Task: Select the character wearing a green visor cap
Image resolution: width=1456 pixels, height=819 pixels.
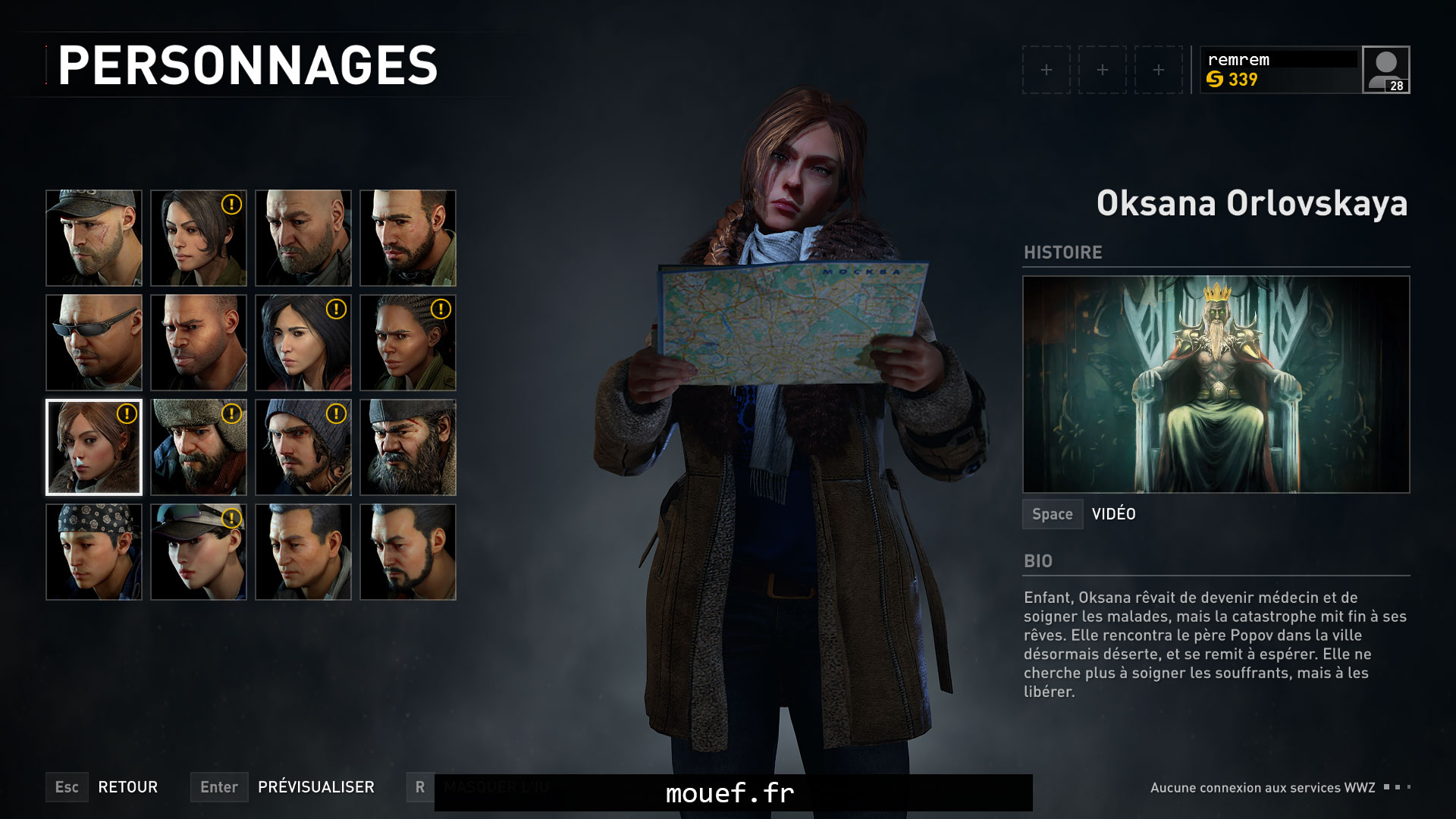Action: point(198,551)
